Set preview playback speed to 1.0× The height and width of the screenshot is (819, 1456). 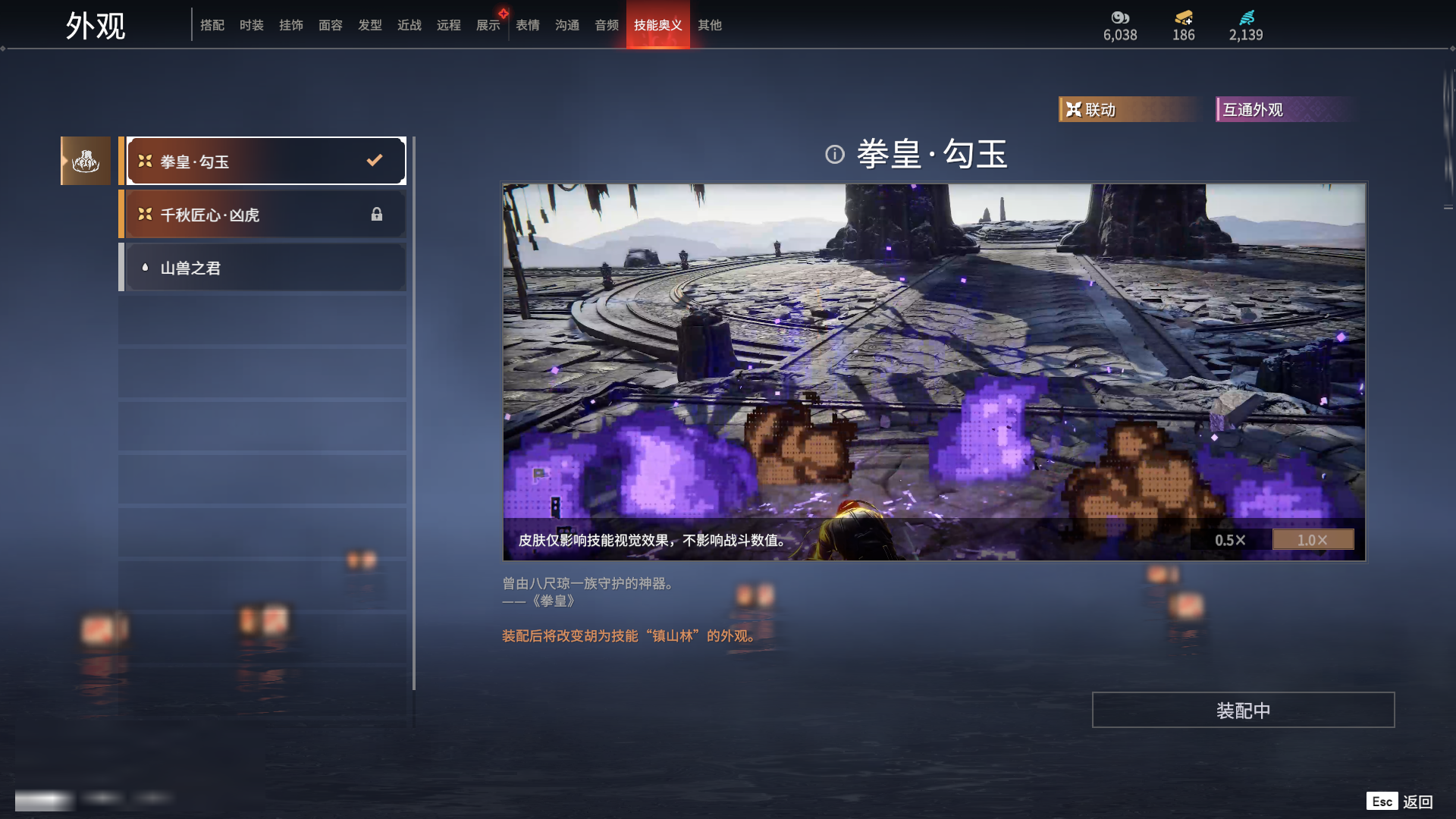[x=1313, y=540]
